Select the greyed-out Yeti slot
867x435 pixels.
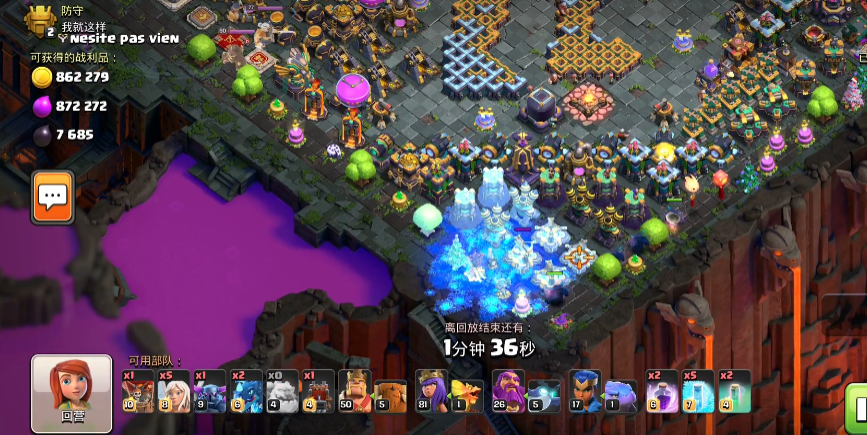click(x=283, y=391)
